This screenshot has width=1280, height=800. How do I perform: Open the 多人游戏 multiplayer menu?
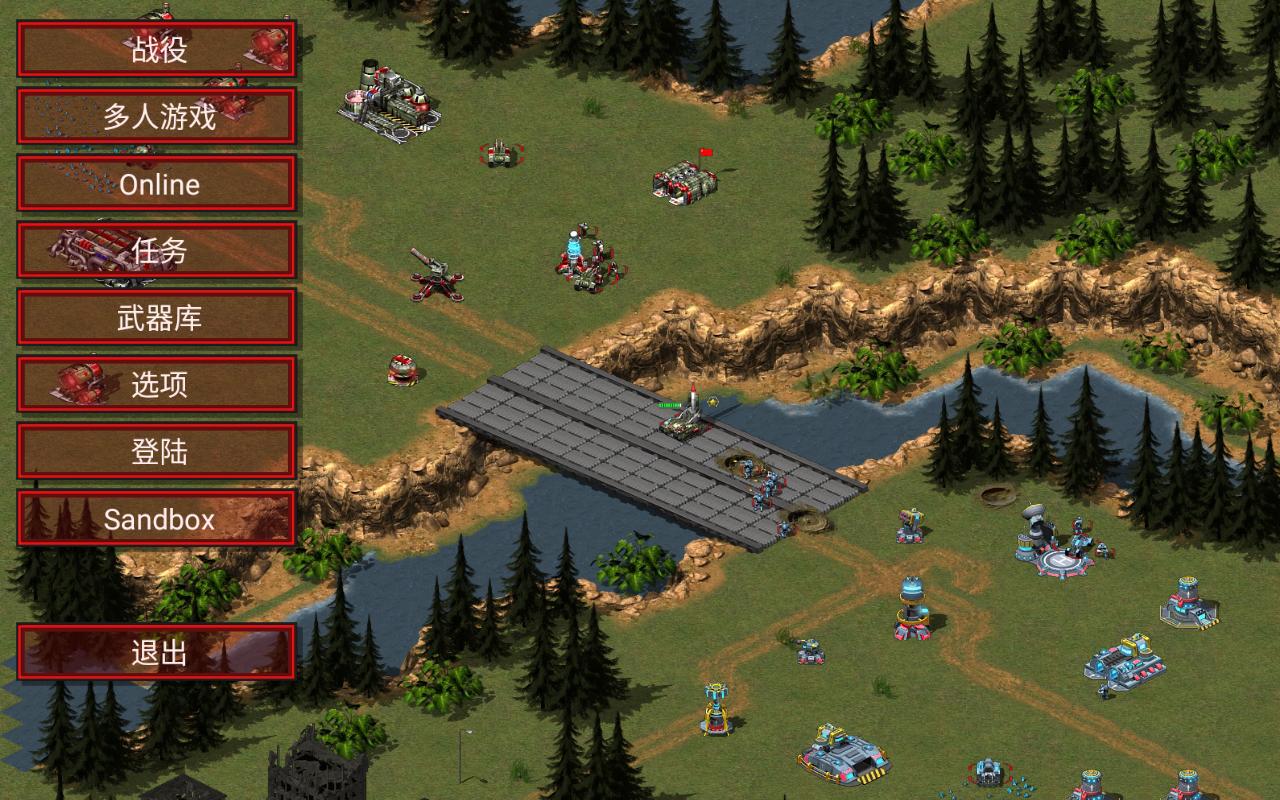coord(157,116)
